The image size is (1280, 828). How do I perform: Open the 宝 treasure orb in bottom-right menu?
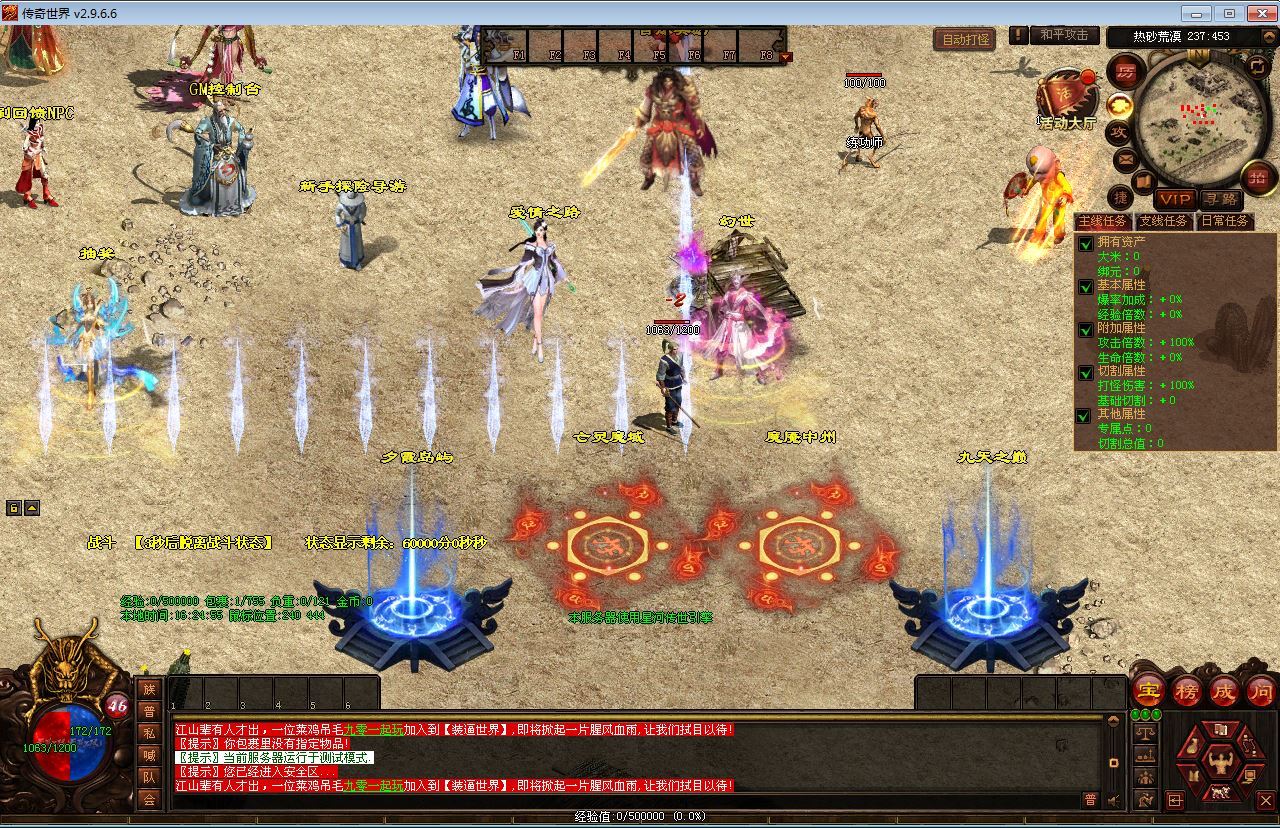(x=1147, y=691)
